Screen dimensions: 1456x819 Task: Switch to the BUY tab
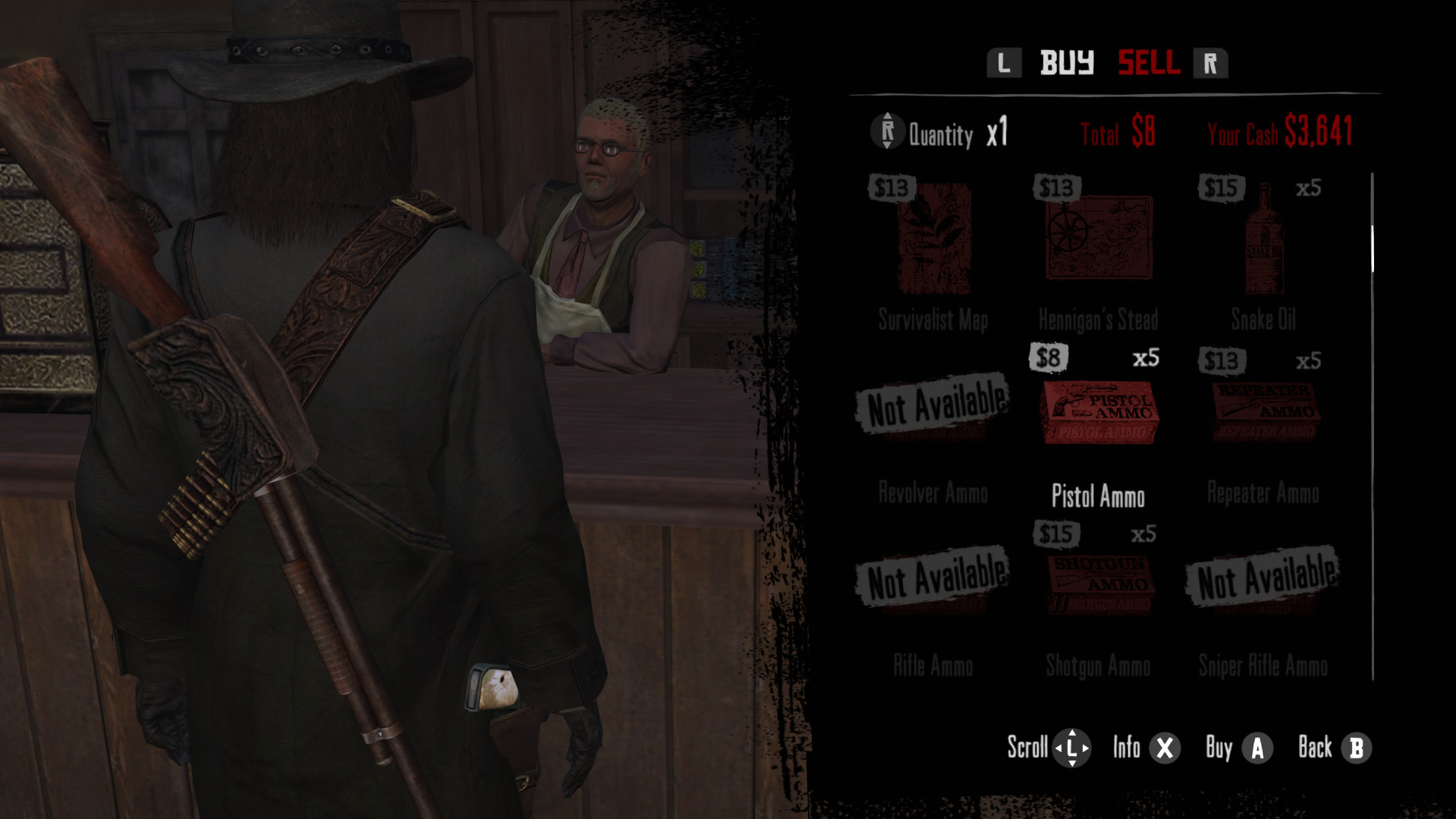point(1067,62)
